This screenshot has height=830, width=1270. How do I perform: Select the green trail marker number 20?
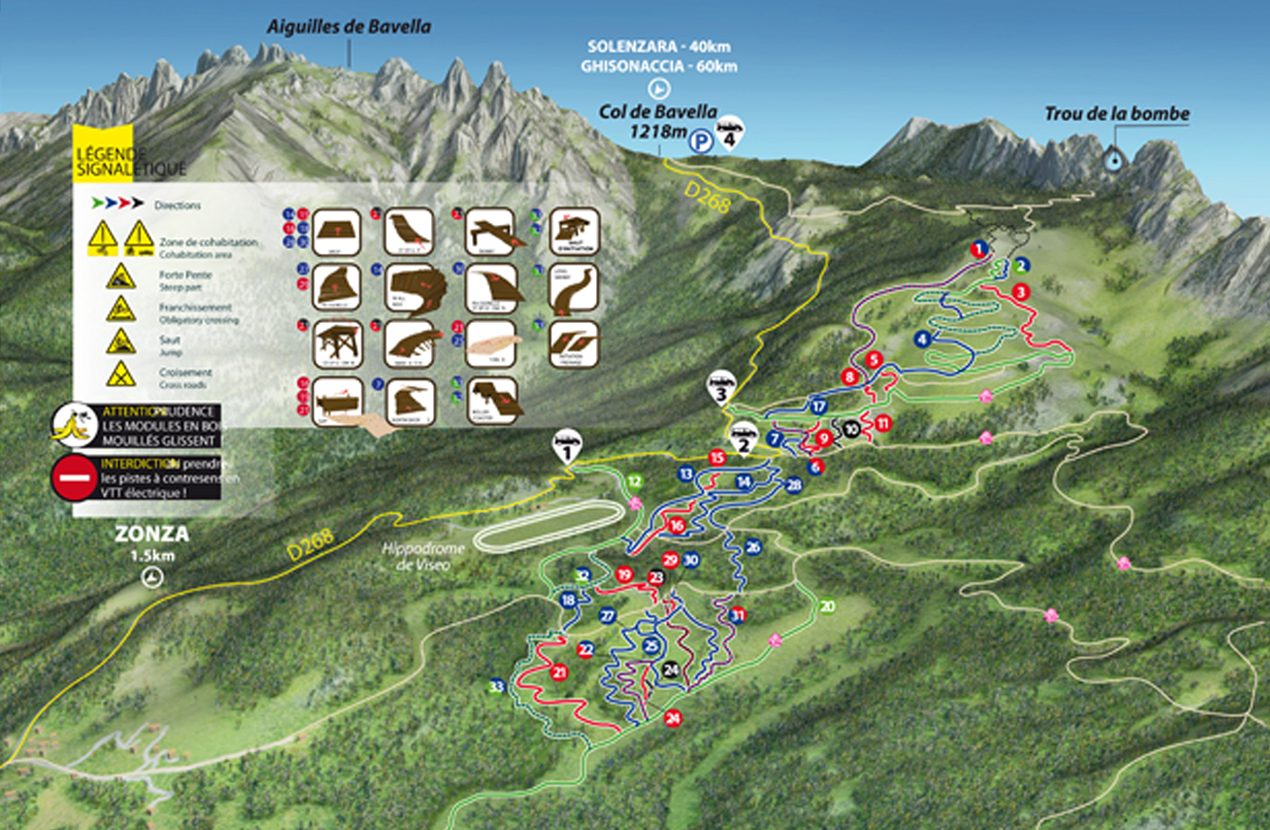click(827, 606)
